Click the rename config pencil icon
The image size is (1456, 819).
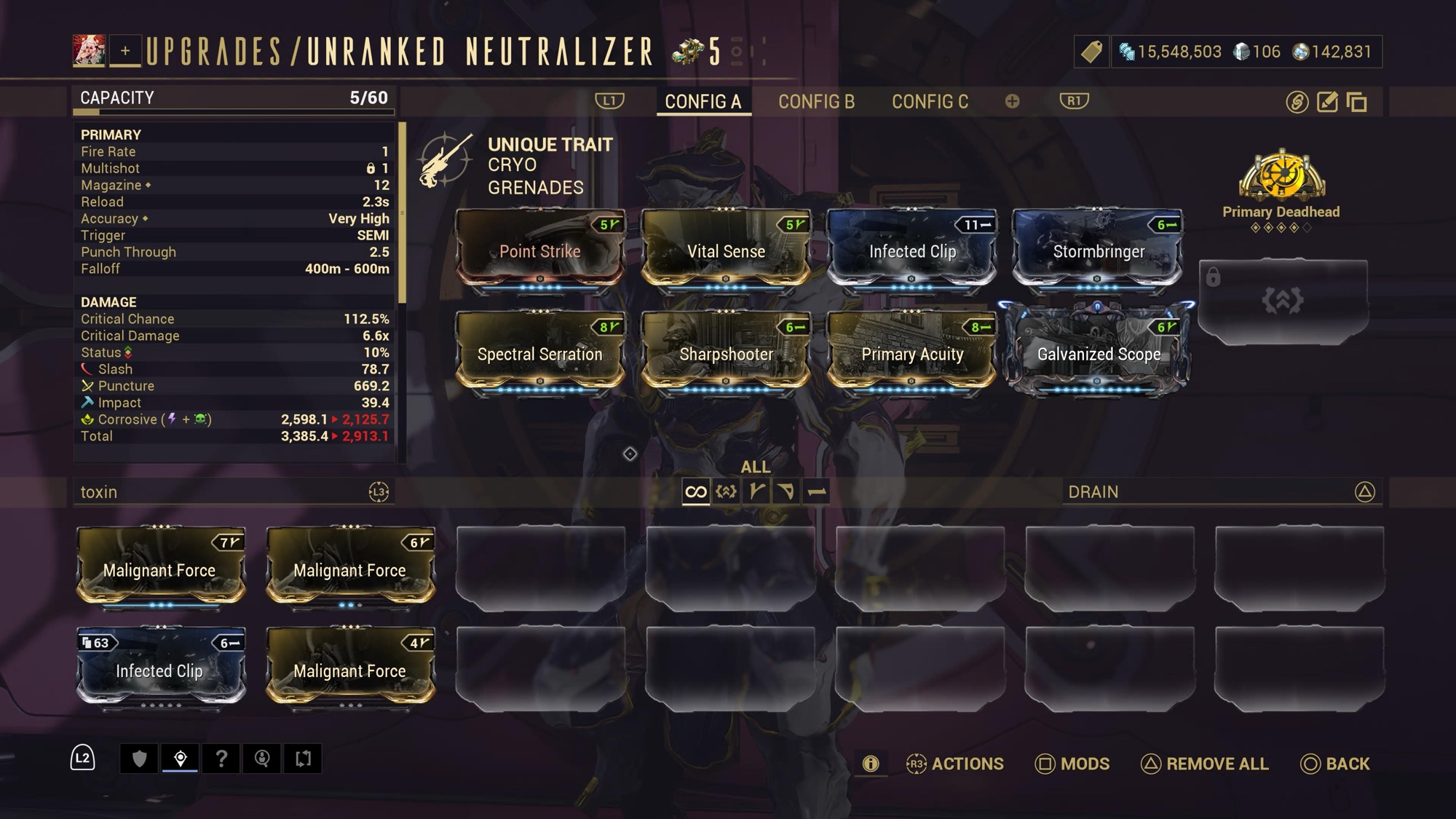[x=1327, y=102]
